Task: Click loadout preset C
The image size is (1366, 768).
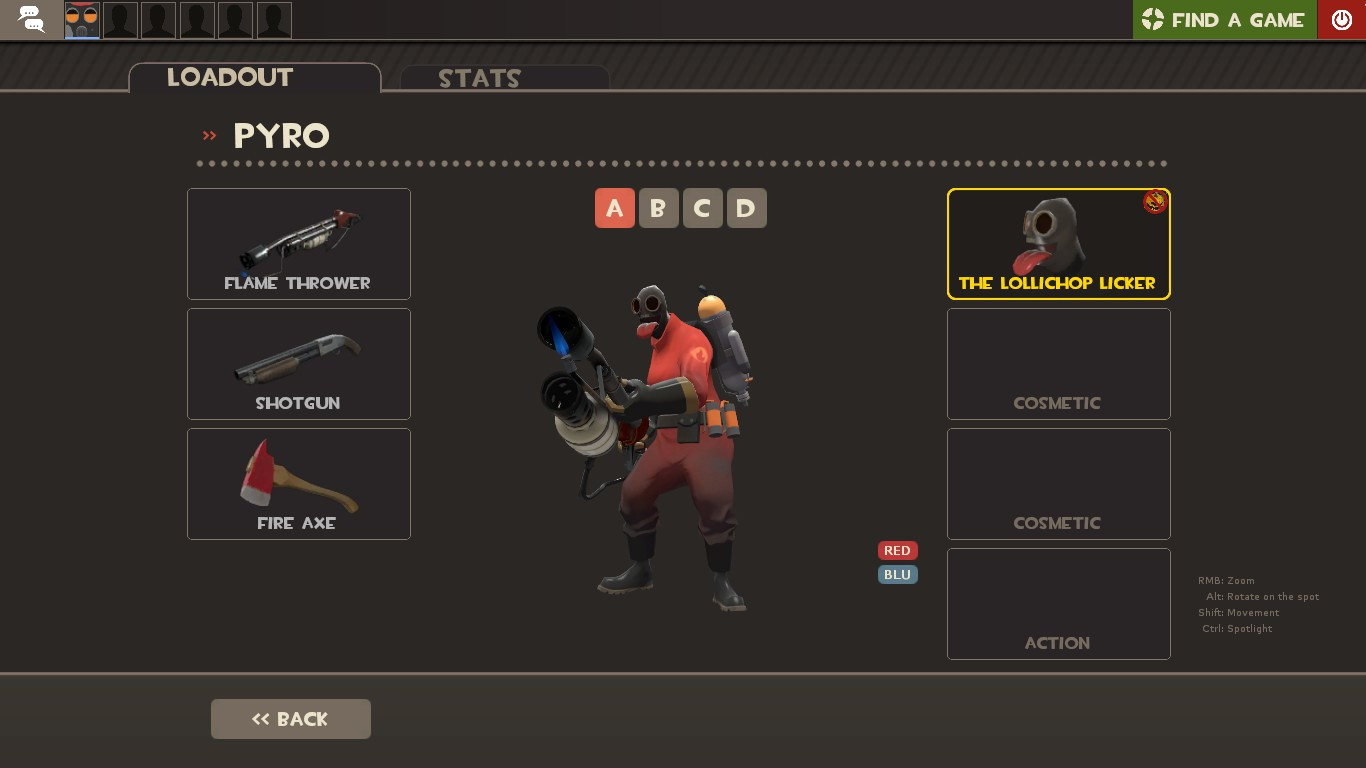Action: pos(703,208)
